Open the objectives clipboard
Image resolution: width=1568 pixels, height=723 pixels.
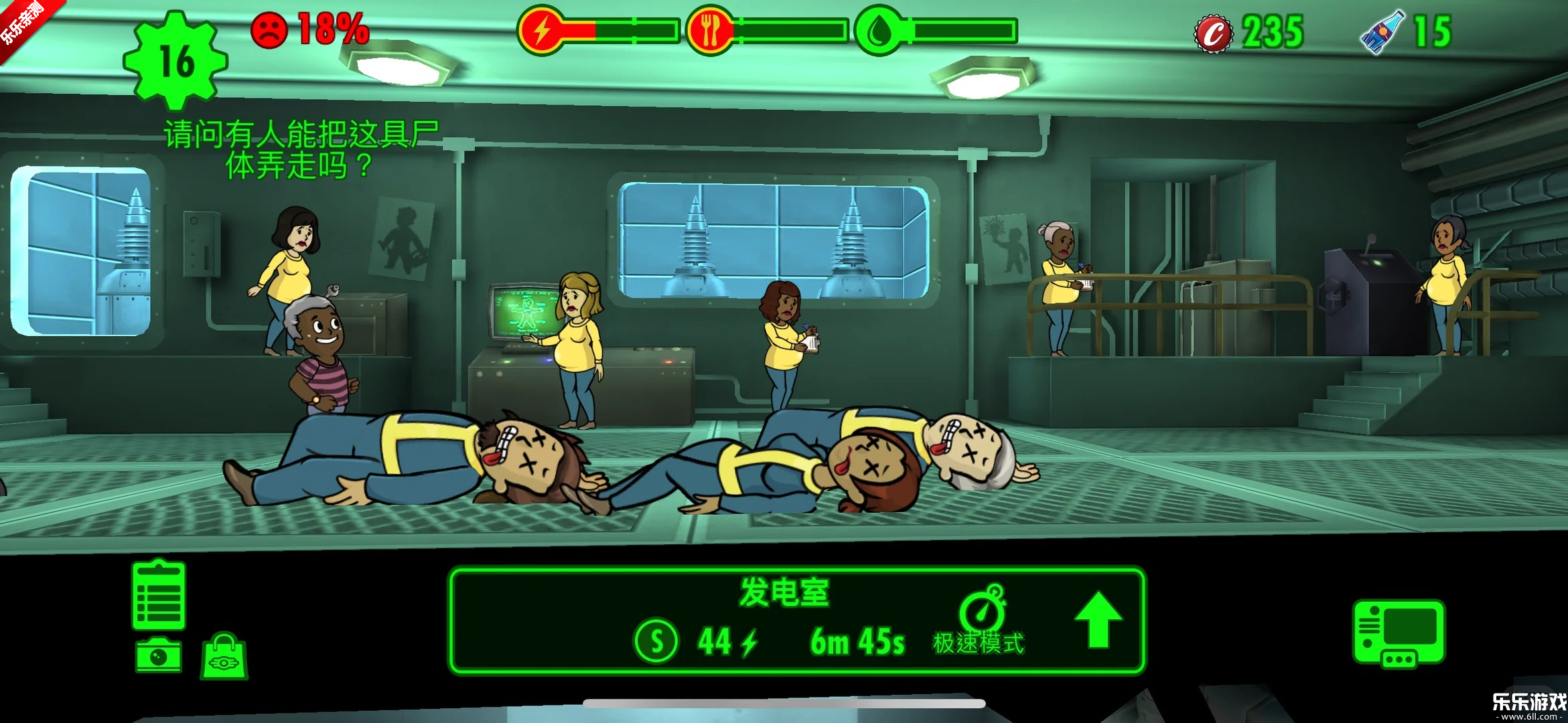(159, 595)
